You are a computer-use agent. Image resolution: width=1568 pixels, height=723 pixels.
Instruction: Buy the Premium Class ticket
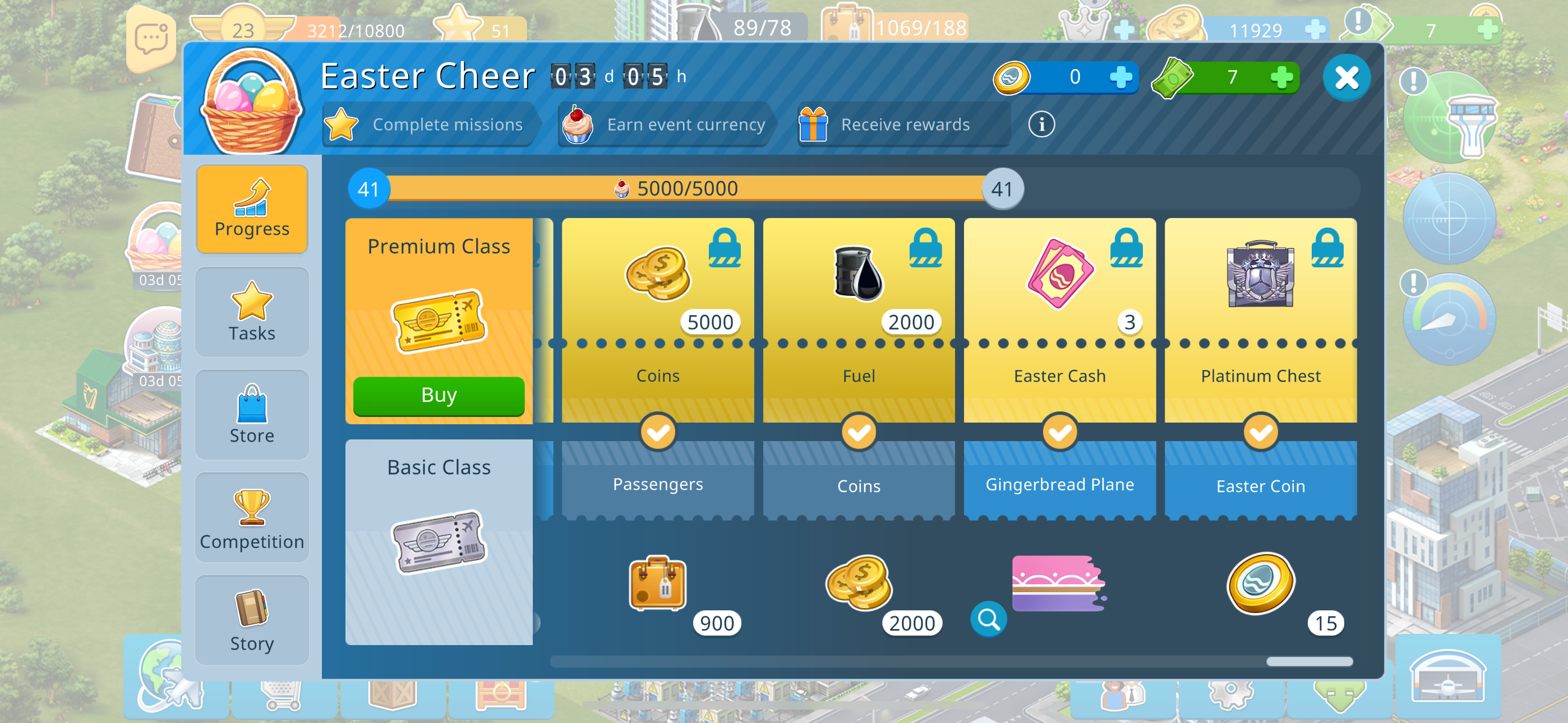pyautogui.click(x=438, y=396)
